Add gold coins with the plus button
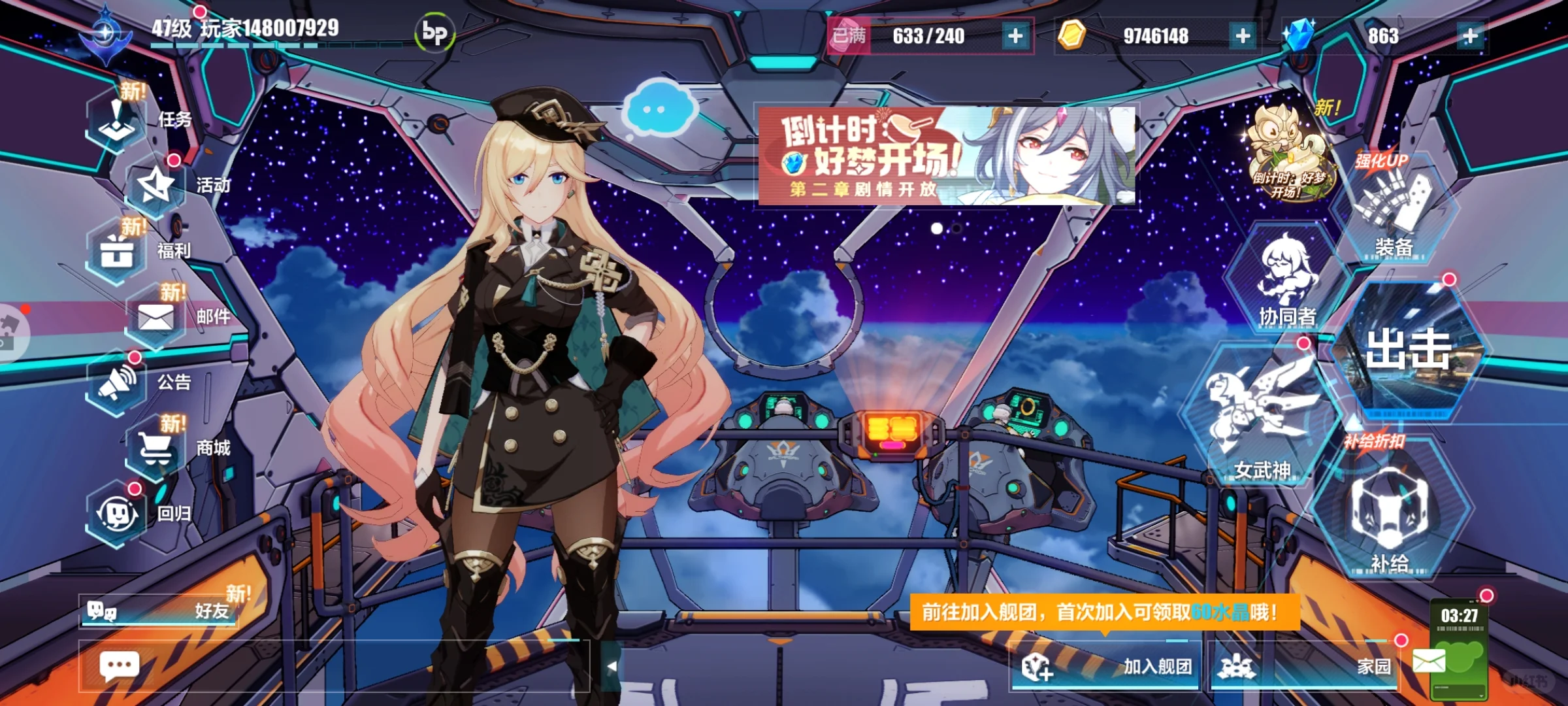Image resolution: width=1568 pixels, height=706 pixels. 1243,36
